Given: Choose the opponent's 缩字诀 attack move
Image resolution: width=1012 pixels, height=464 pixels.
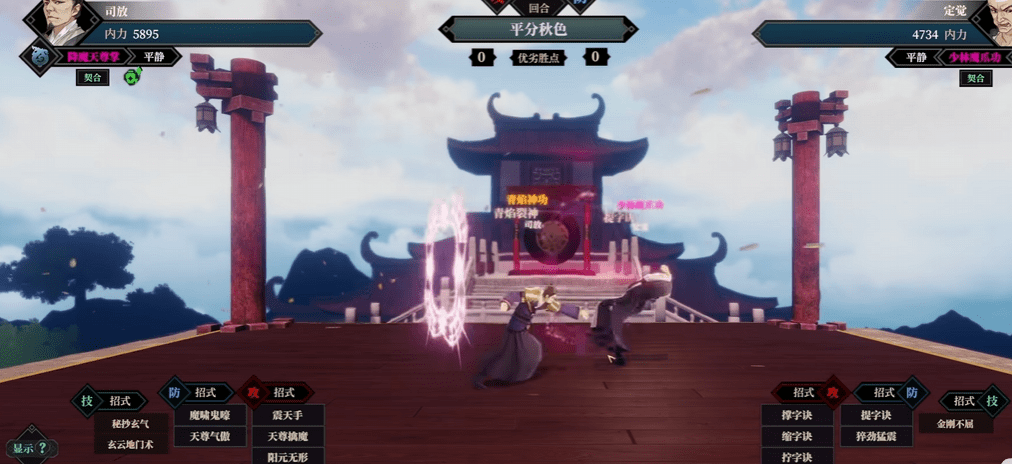Looking at the screenshot, I should (x=797, y=436).
